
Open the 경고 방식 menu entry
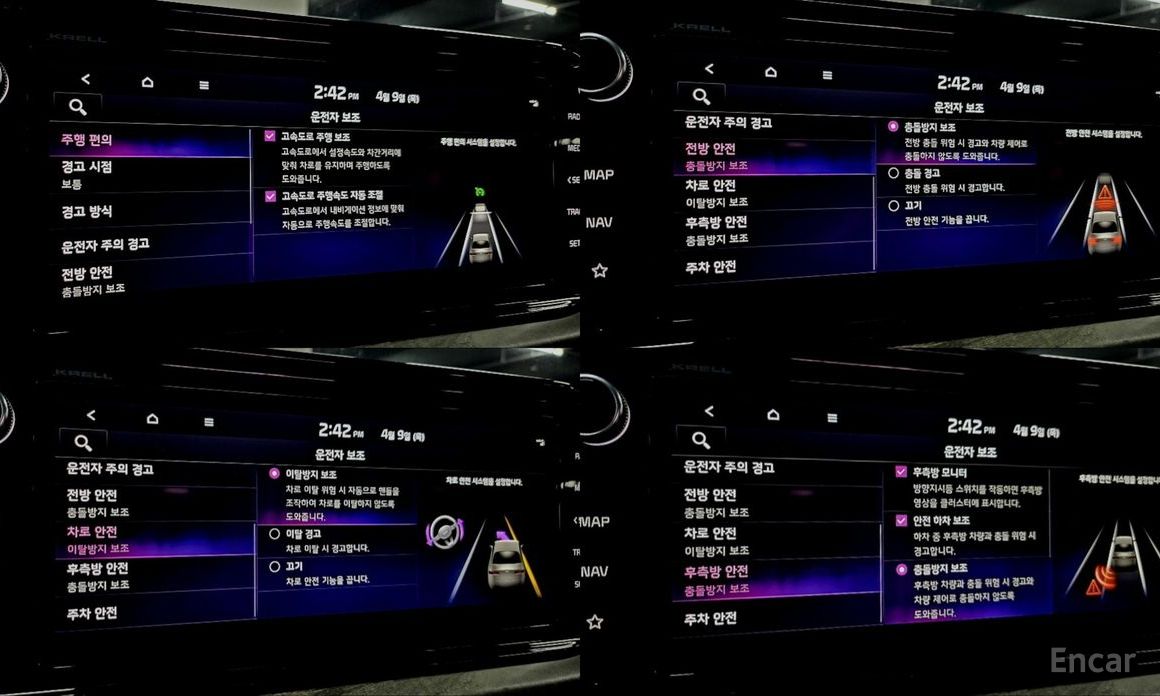(x=88, y=212)
